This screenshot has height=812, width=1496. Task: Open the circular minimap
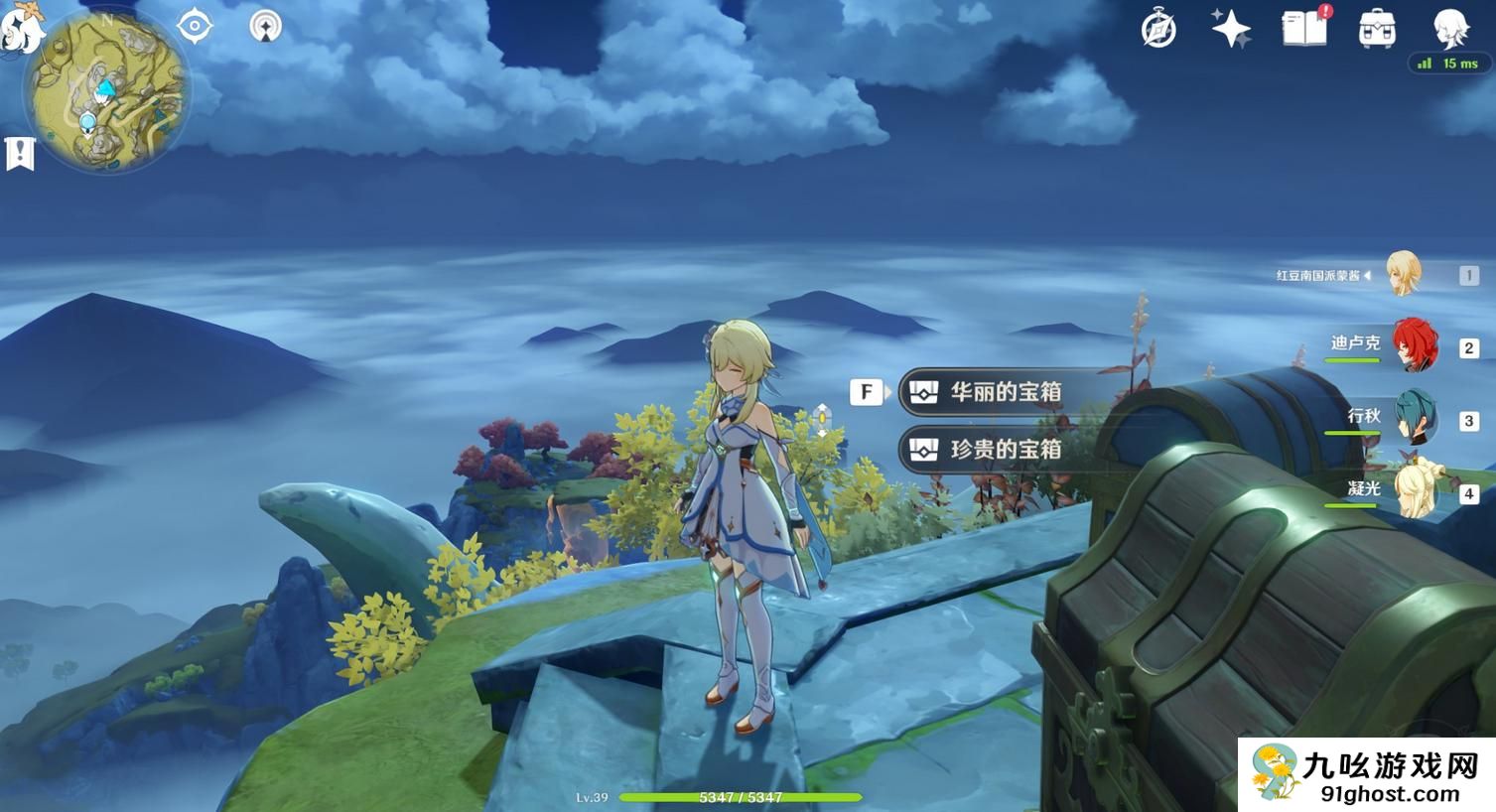tap(107, 91)
